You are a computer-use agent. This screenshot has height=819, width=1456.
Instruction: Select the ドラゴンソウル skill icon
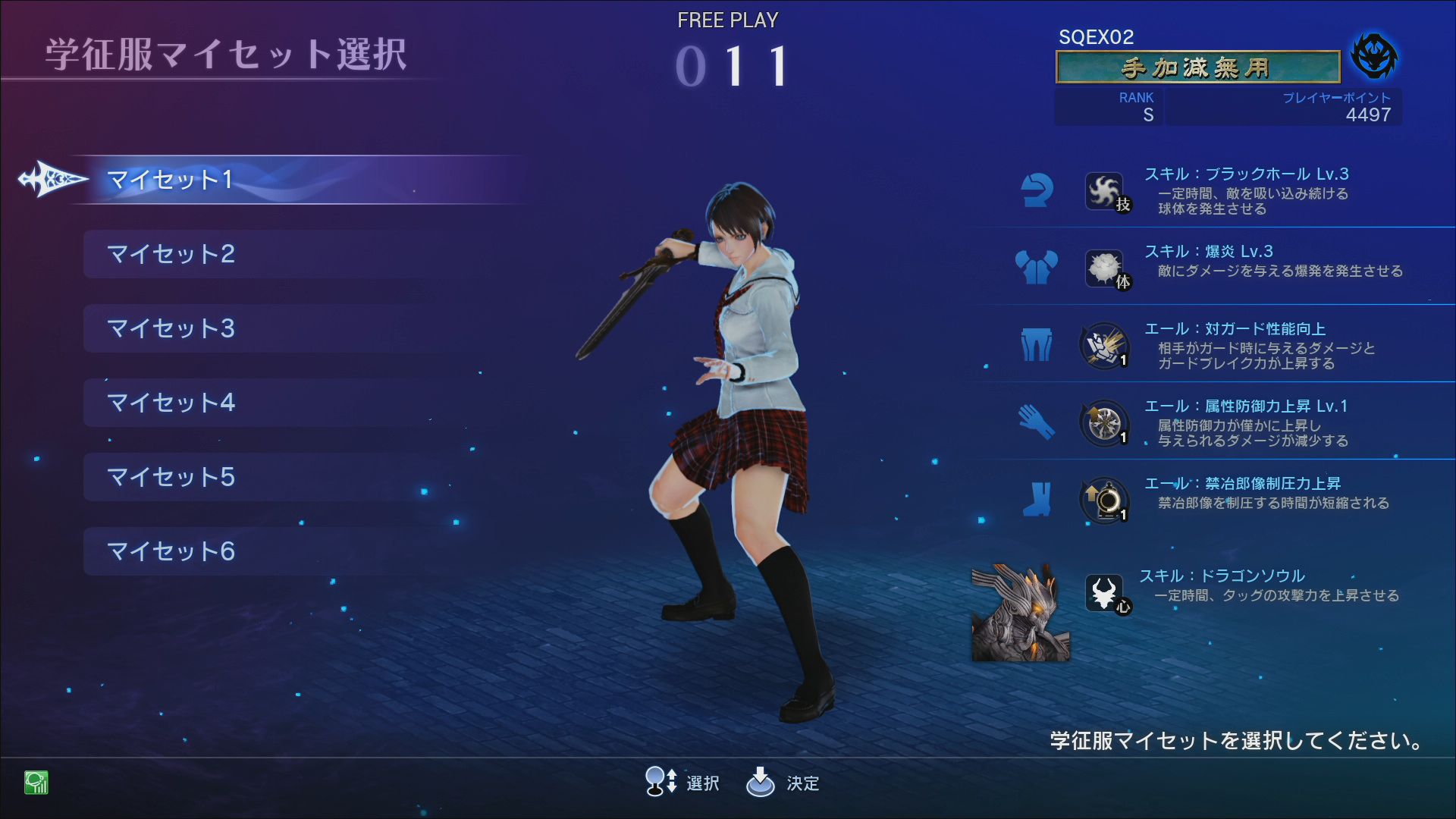pos(1104,593)
